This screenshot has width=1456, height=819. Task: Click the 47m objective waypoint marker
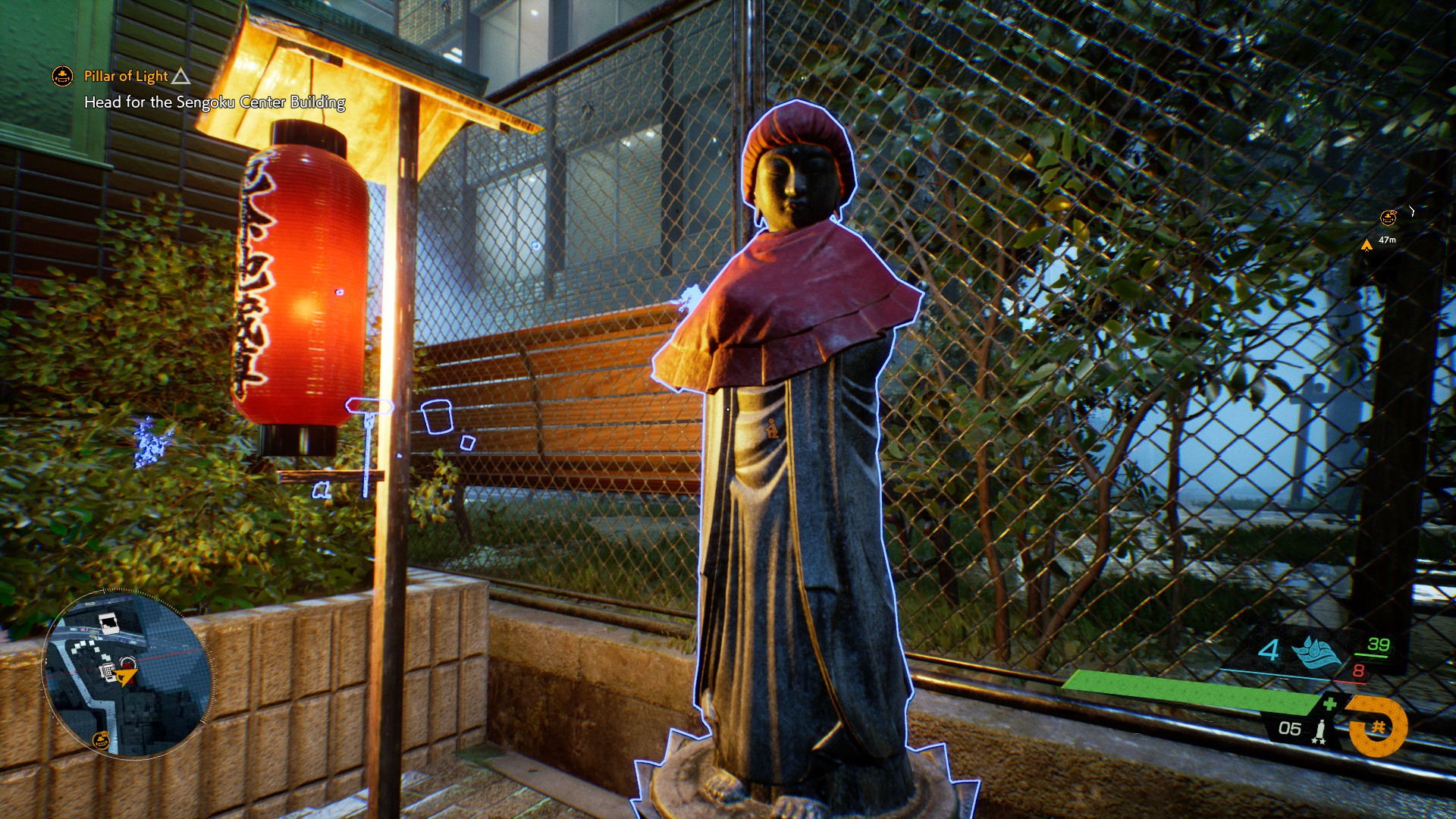[1367, 244]
